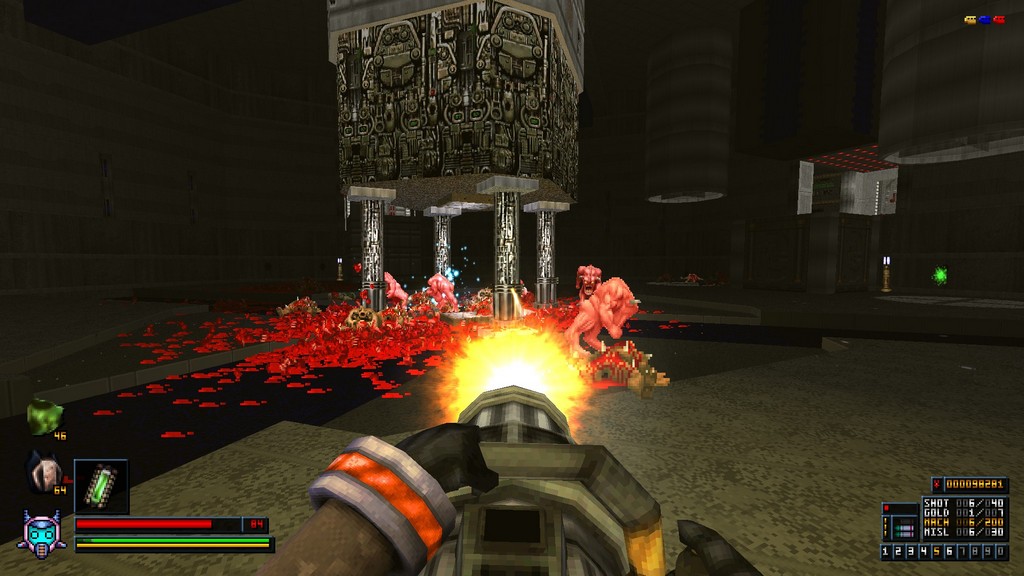Select the MISL ammo row
Viewport: 1024px width, 576px height.
click(964, 532)
